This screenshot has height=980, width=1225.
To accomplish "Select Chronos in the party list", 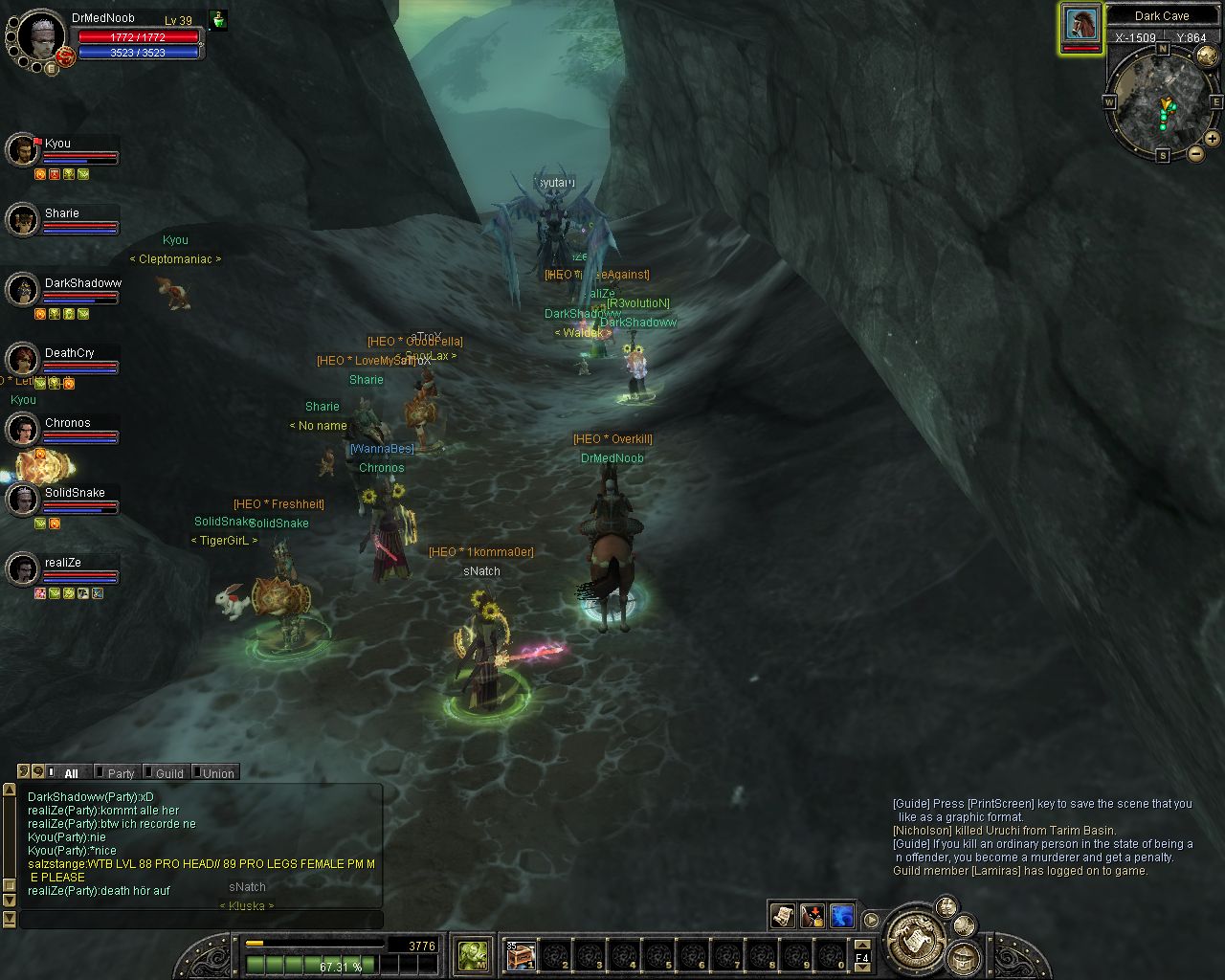I will [x=22, y=430].
